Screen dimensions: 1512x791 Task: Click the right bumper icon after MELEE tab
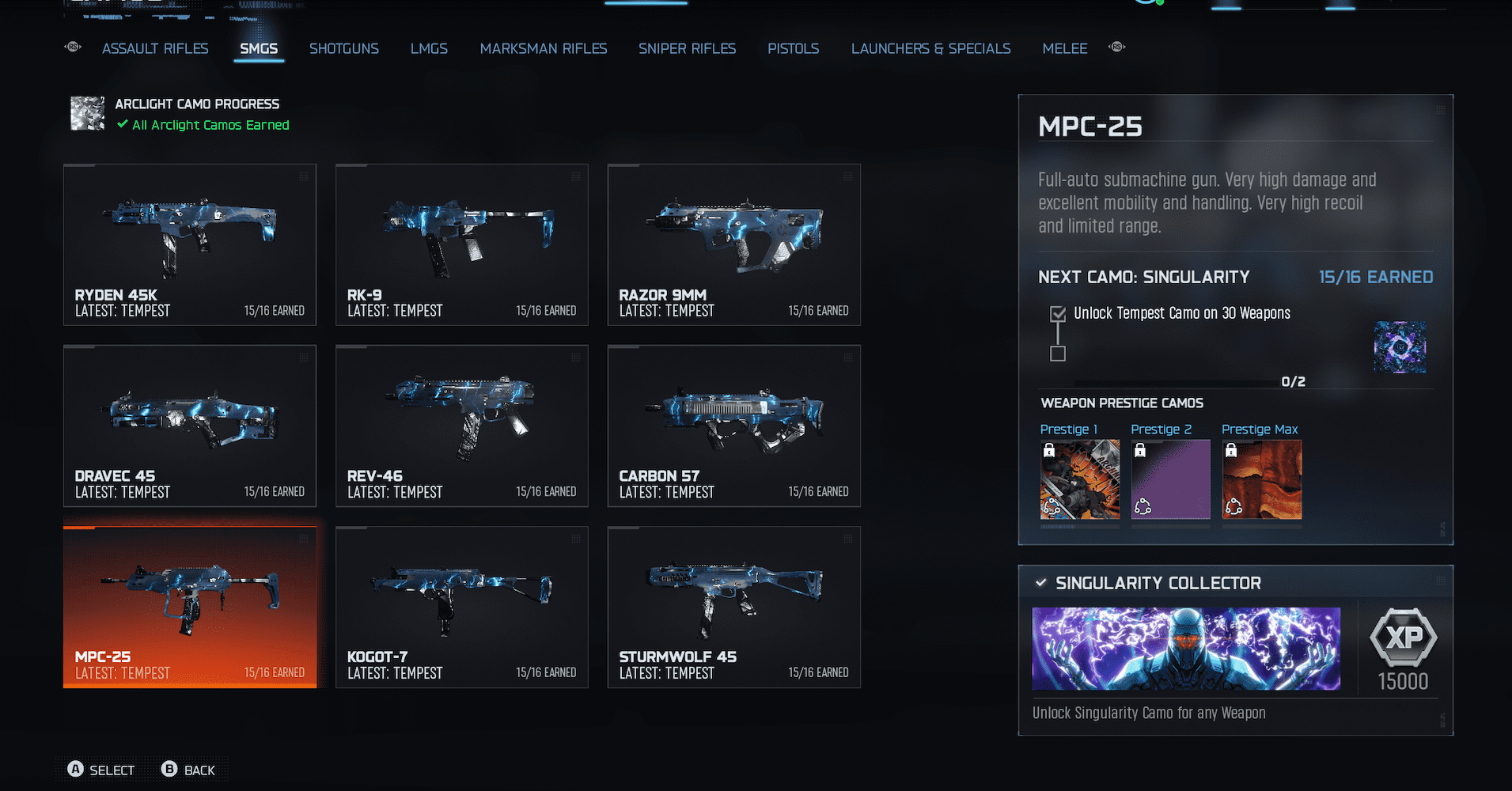[x=1116, y=47]
